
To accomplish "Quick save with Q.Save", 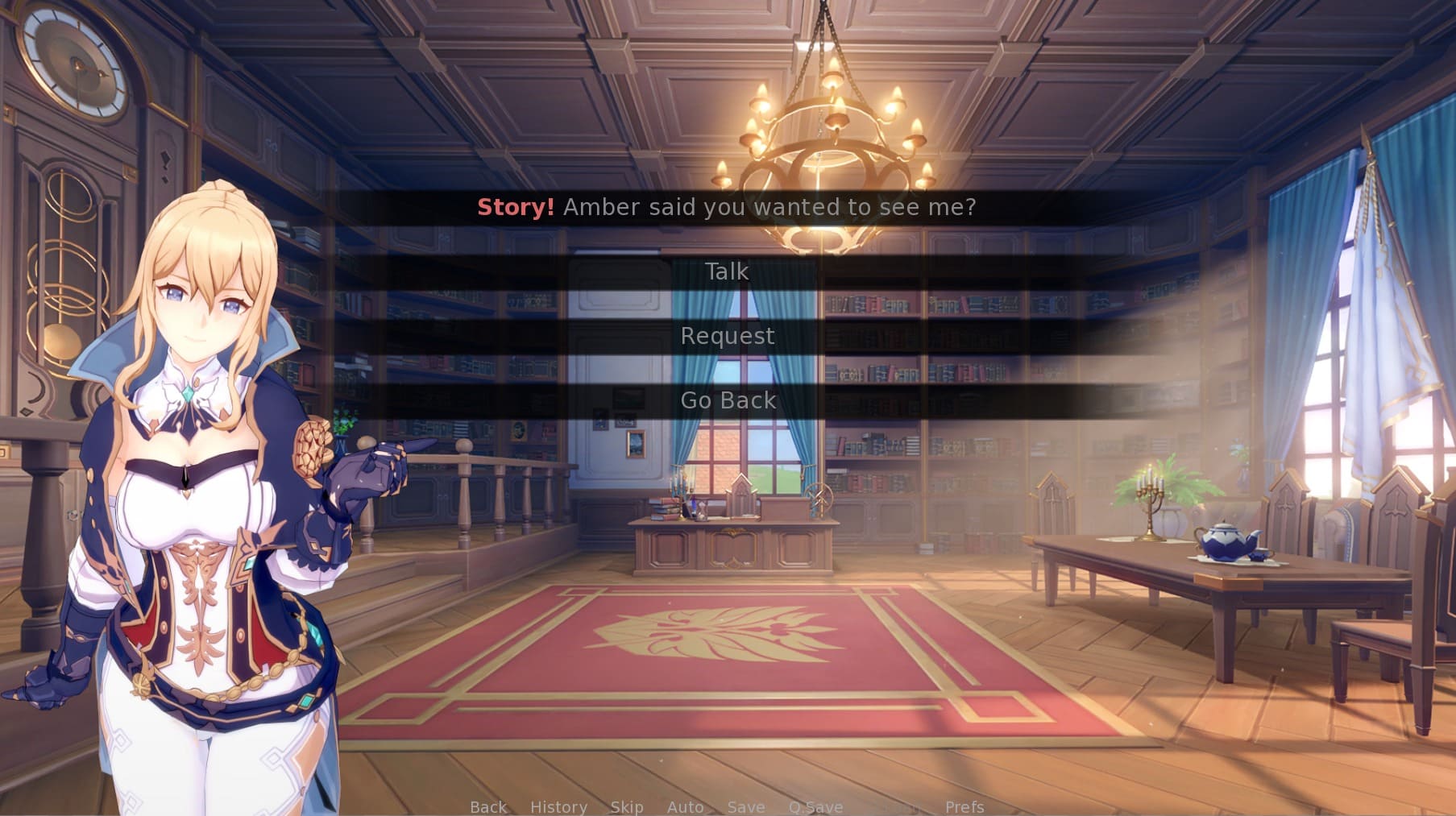I will pos(815,806).
